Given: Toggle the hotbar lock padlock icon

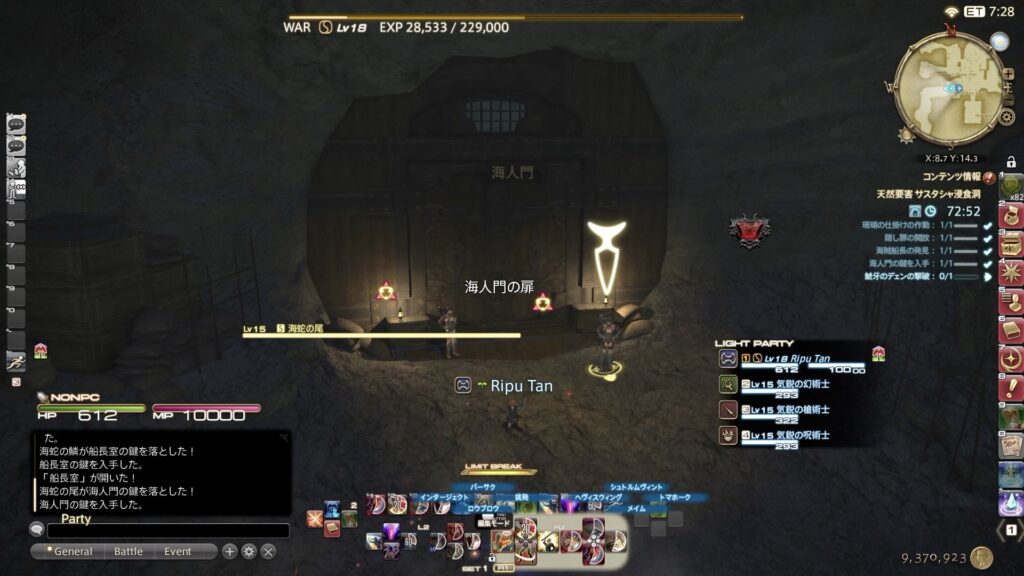Looking at the screenshot, I should click(x=1011, y=162).
